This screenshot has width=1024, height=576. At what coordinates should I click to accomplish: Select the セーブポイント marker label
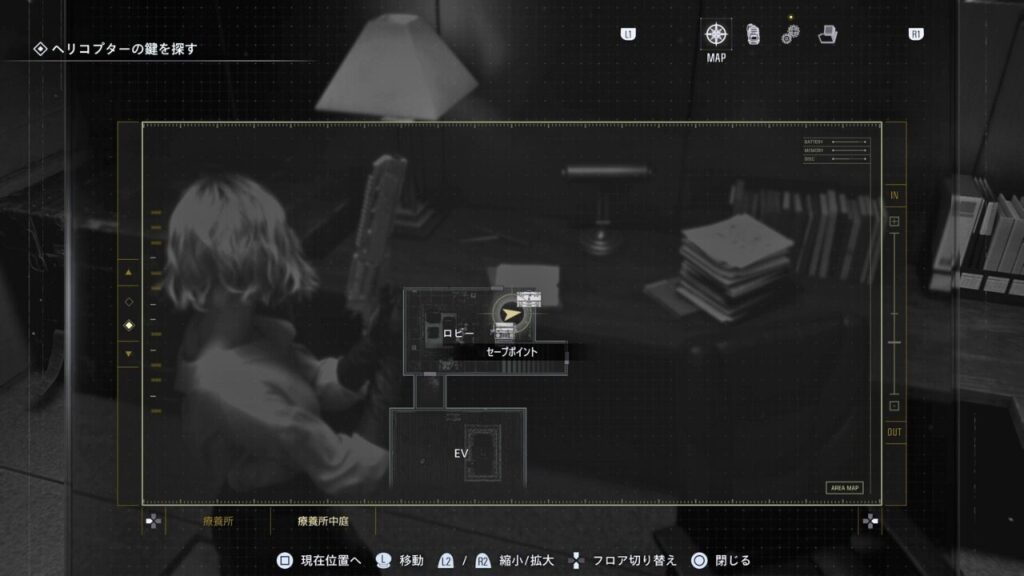pos(511,352)
